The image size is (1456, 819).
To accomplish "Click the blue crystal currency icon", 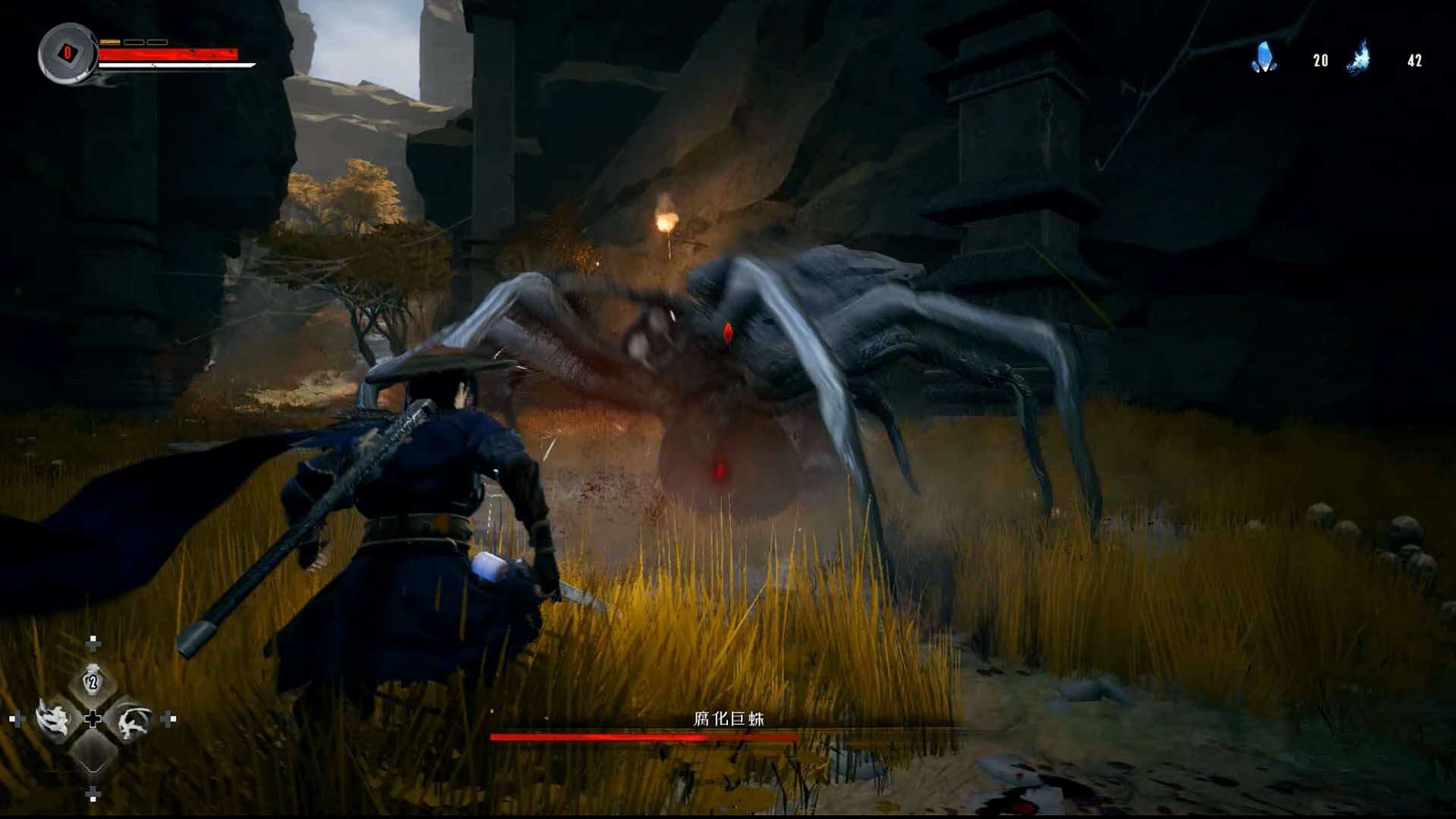I will 1263,58.
